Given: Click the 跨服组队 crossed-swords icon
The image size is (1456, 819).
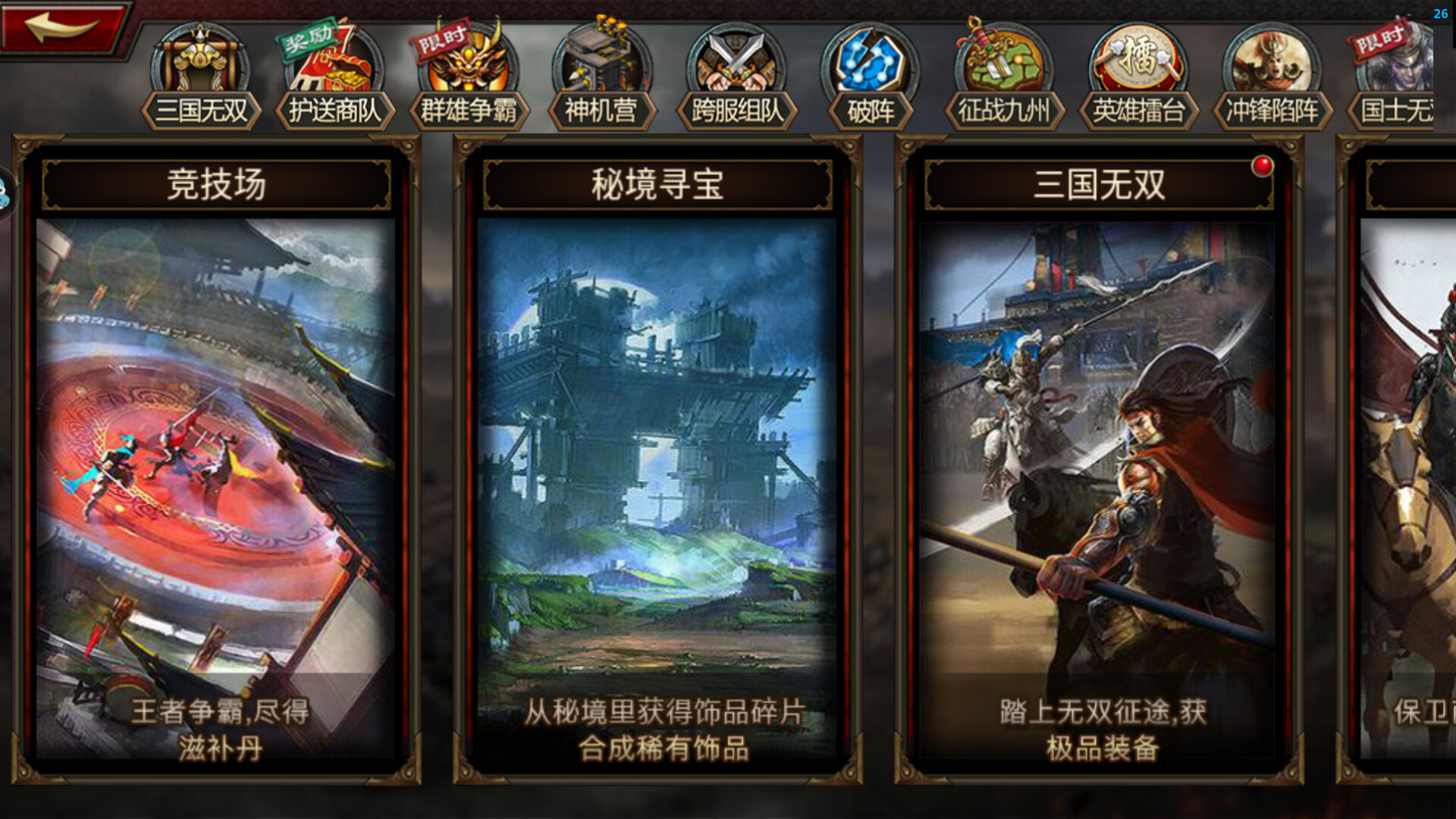Looking at the screenshot, I should (x=736, y=68).
